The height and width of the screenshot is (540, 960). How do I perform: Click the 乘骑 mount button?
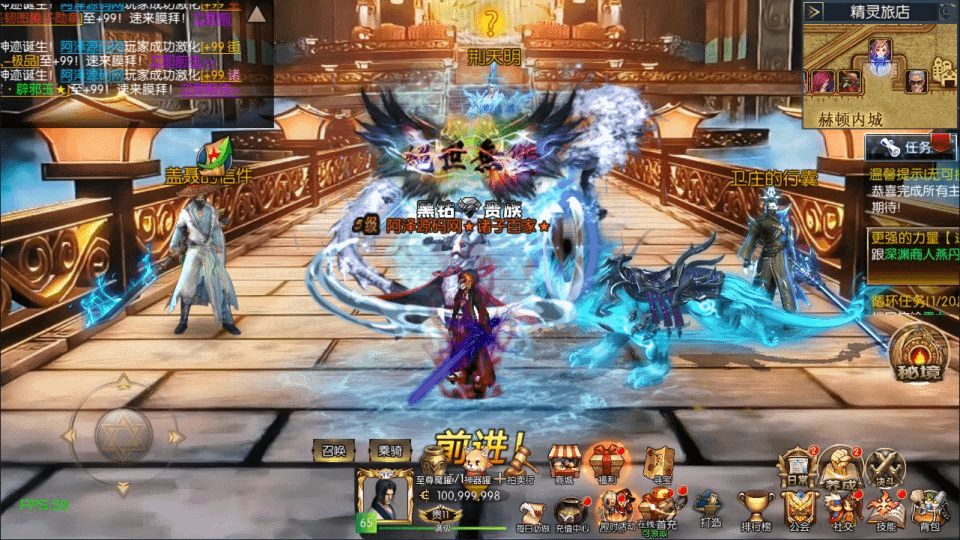pos(389,451)
